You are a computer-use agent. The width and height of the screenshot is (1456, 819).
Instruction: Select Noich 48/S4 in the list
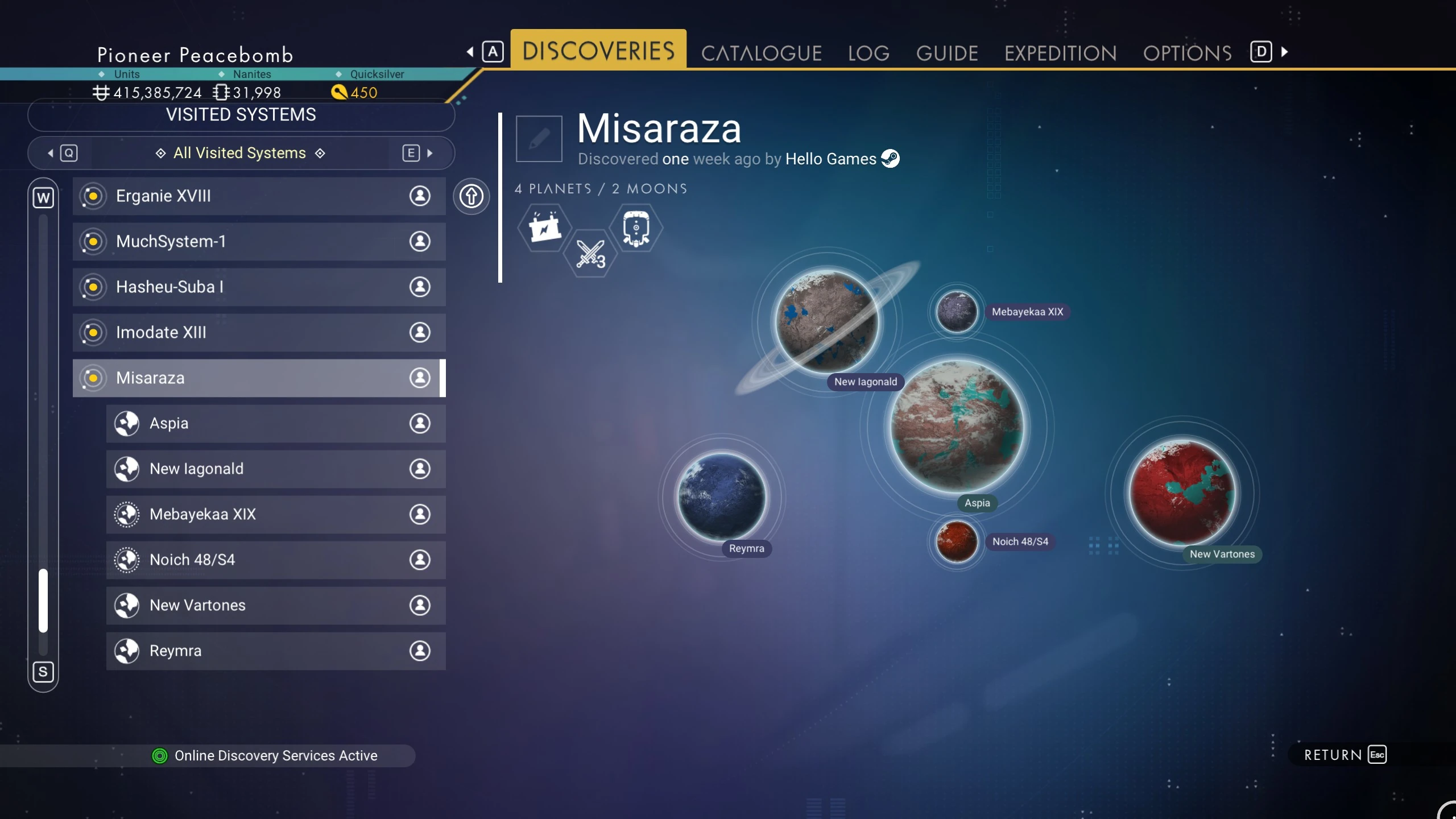[x=276, y=560]
